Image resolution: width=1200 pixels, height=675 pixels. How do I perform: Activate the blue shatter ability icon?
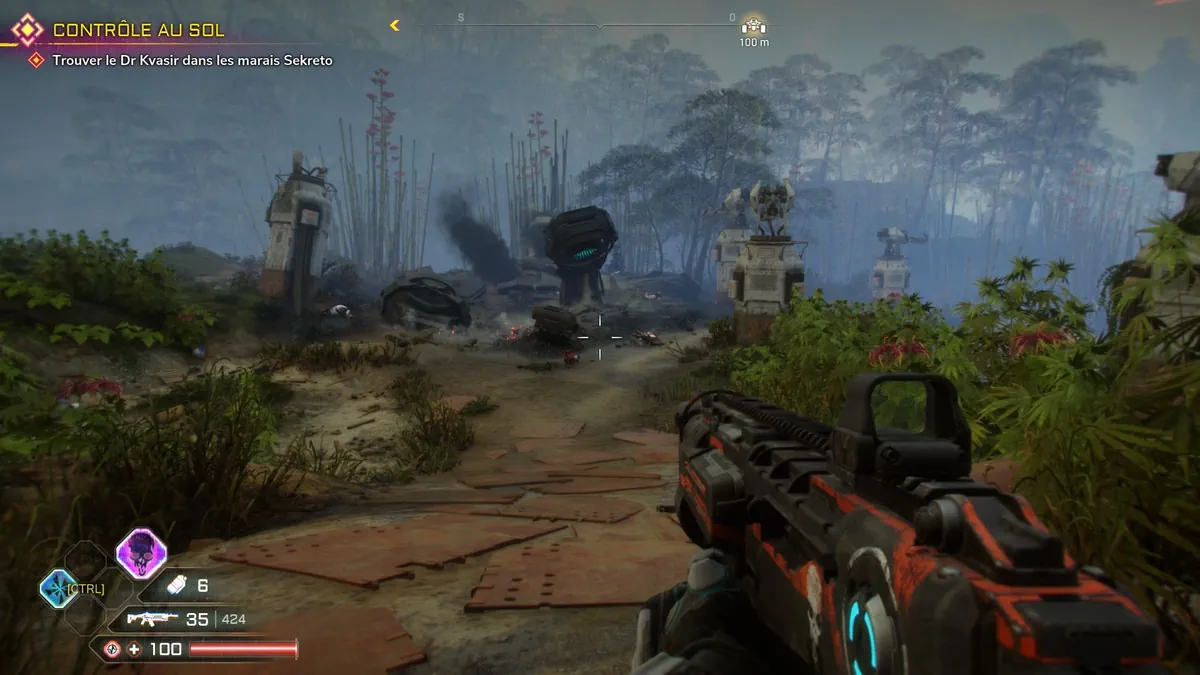[57, 588]
